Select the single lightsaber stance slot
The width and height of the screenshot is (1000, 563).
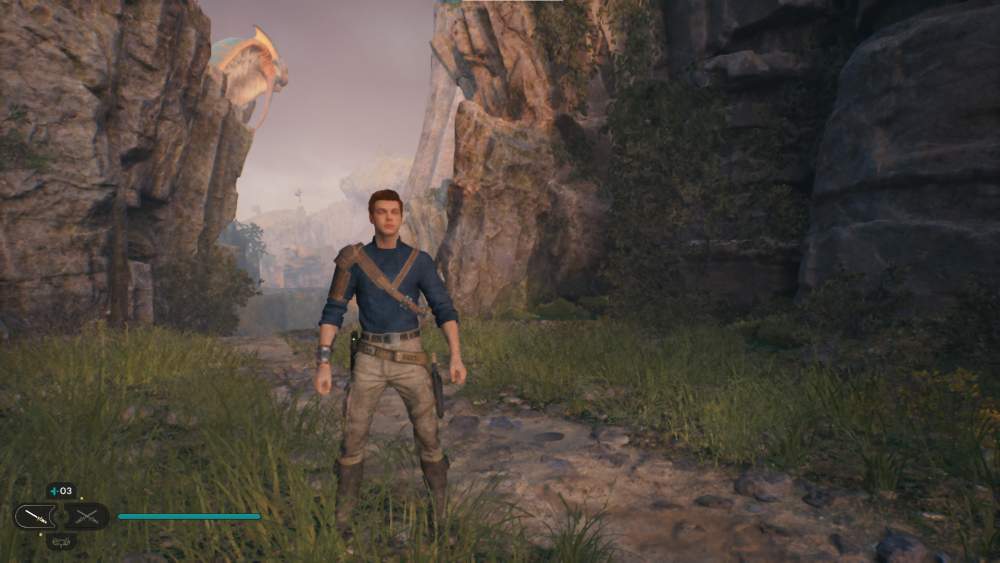pos(33,517)
